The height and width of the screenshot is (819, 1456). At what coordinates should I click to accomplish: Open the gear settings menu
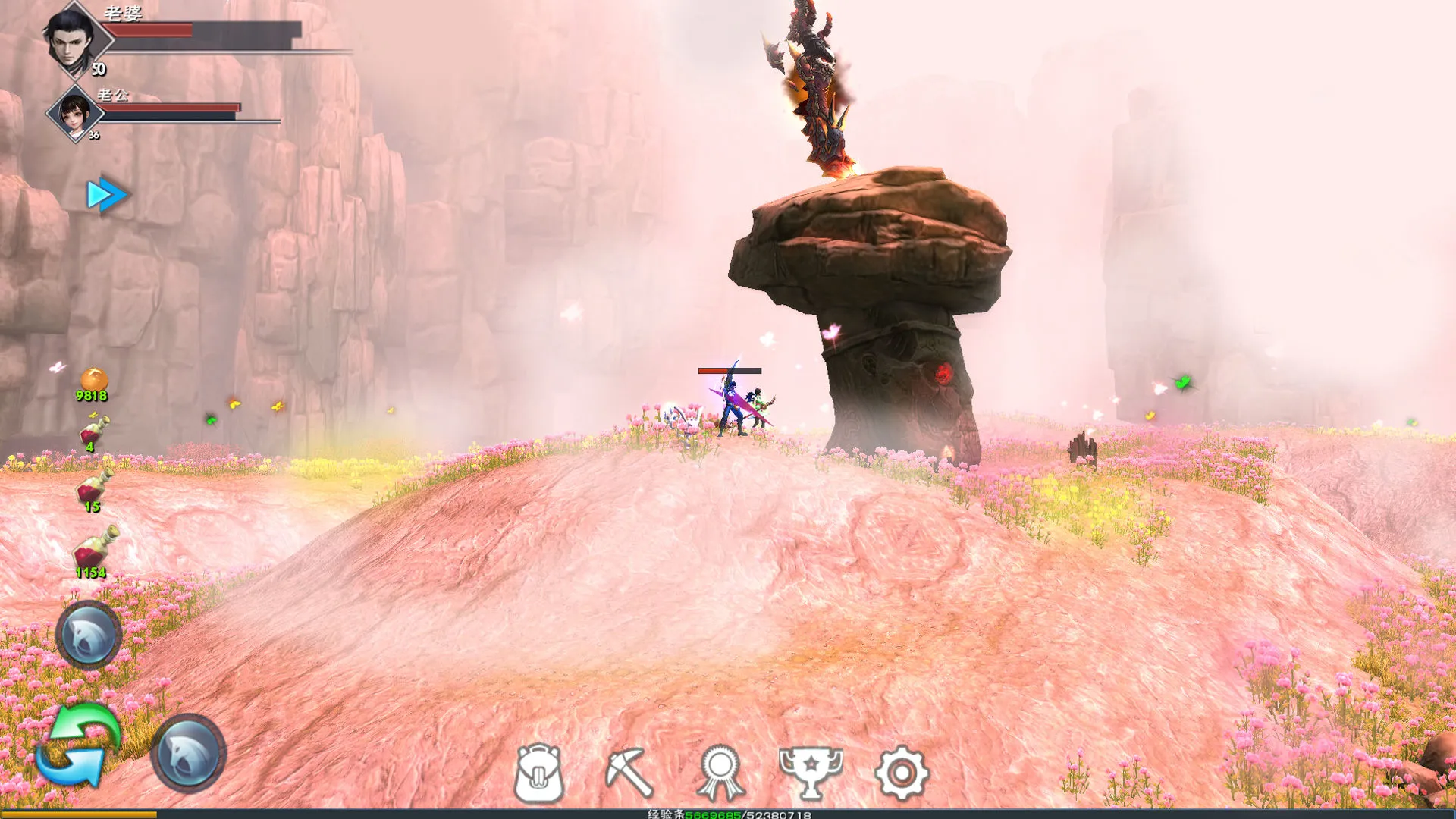pyautogui.click(x=901, y=773)
